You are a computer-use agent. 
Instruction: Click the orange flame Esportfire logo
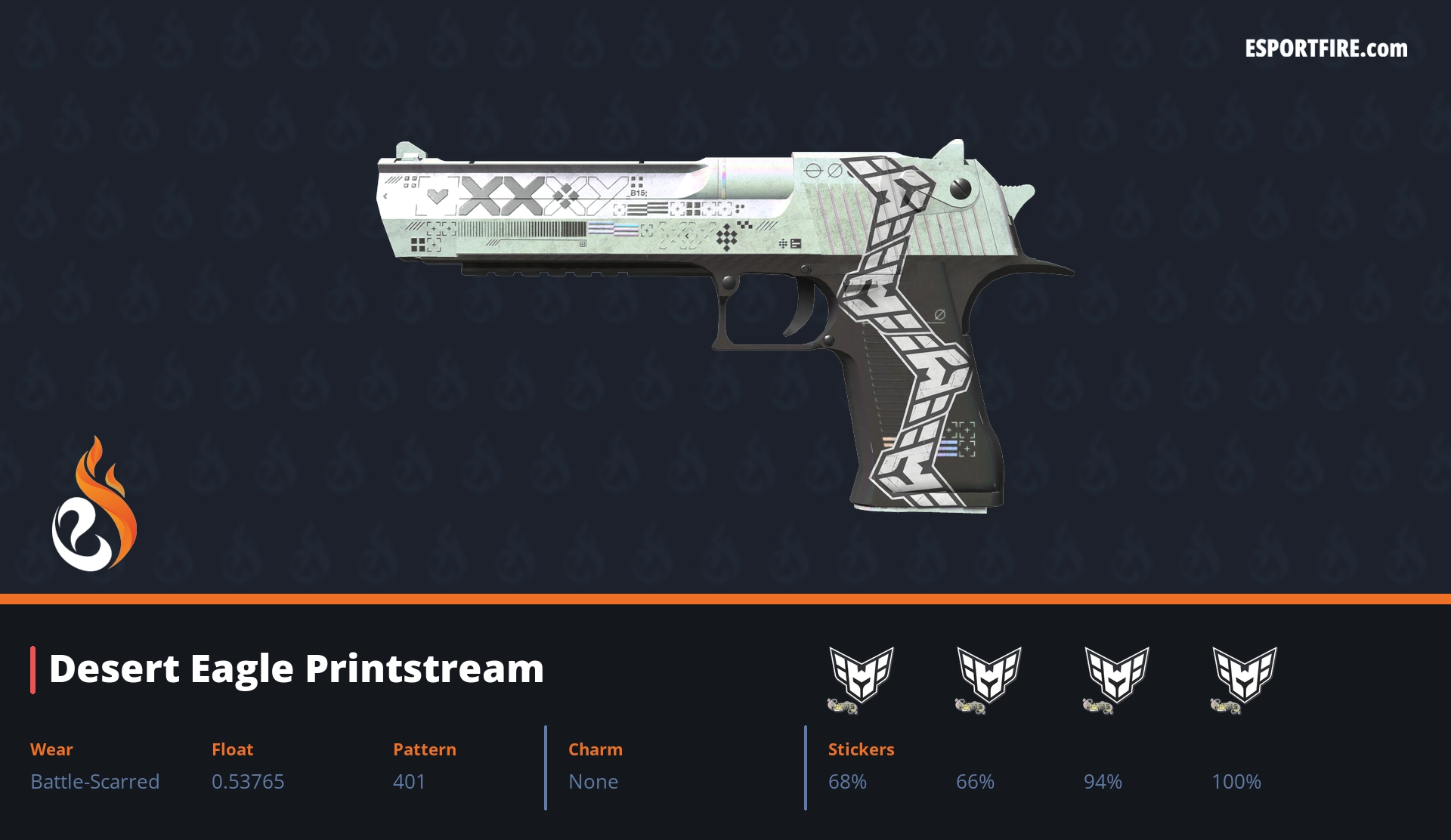click(94, 506)
